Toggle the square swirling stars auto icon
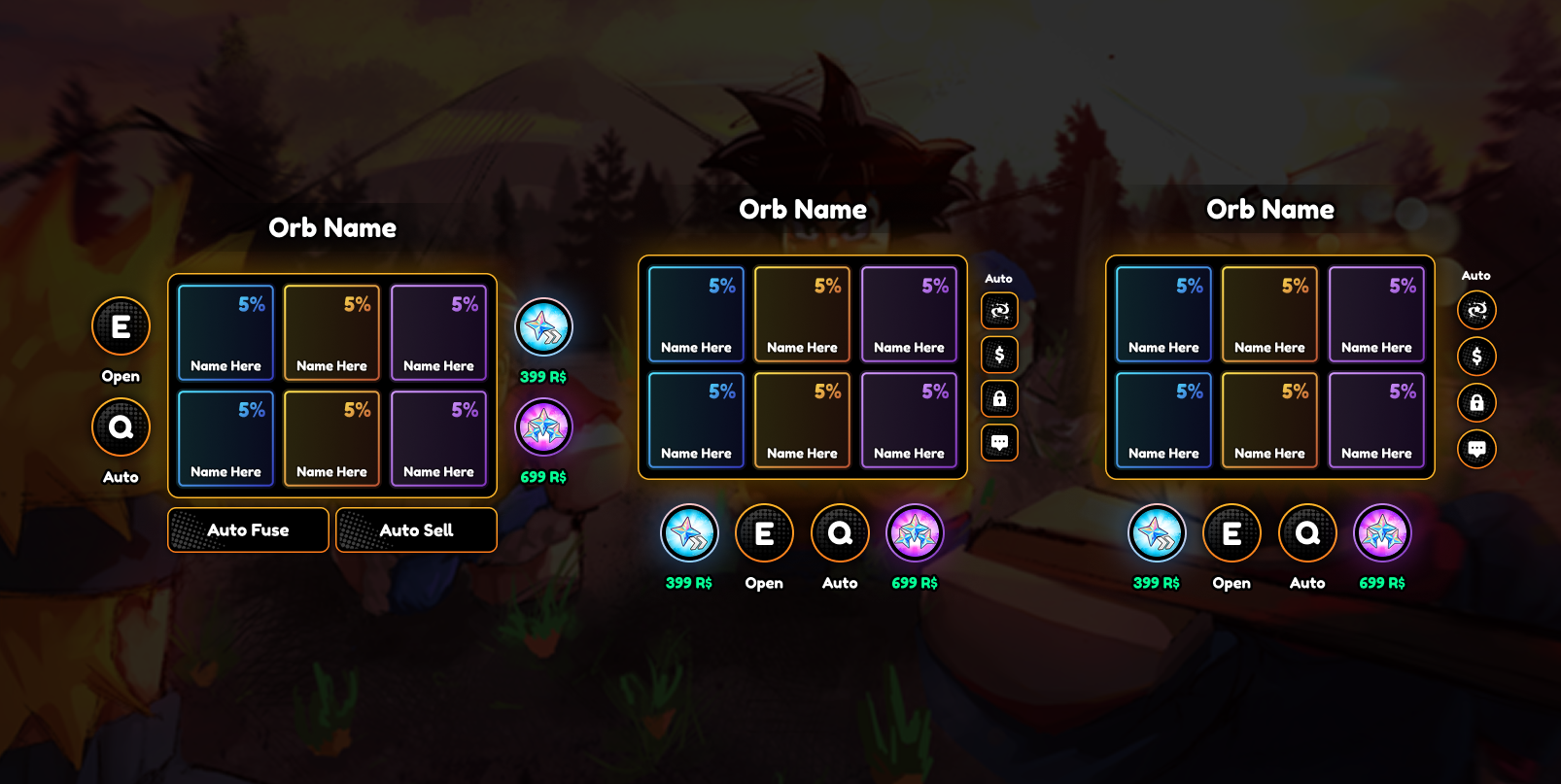This screenshot has width=1561, height=784. click(x=999, y=311)
